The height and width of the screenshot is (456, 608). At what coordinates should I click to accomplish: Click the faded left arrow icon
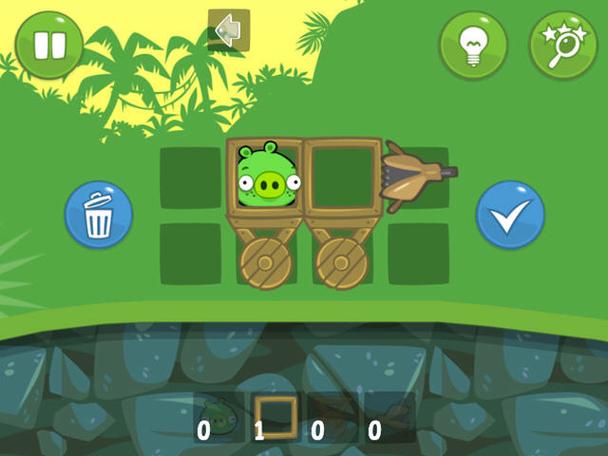click(228, 30)
